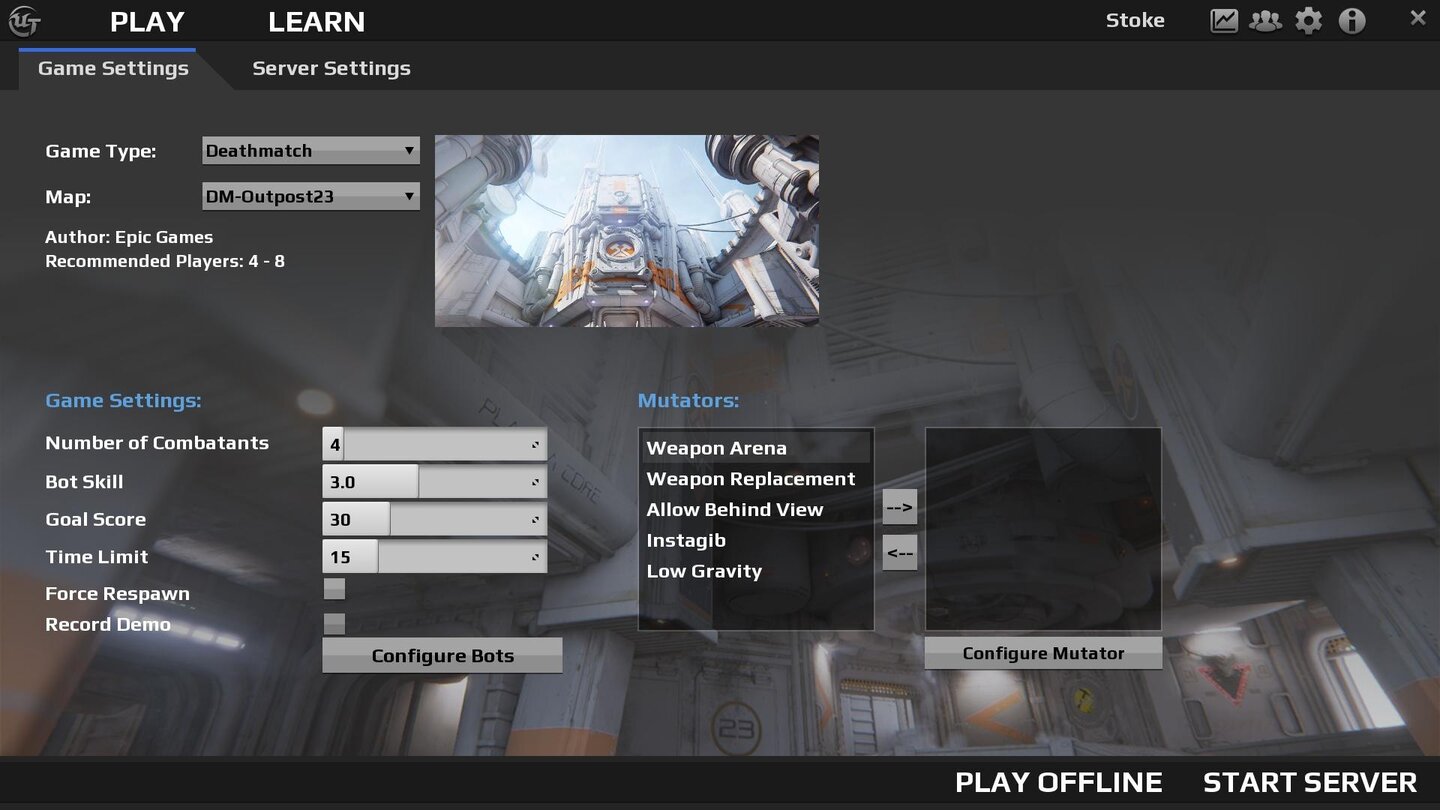Enable Force Respawn
The width and height of the screenshot is (1440, 810).
pos(333,589)
